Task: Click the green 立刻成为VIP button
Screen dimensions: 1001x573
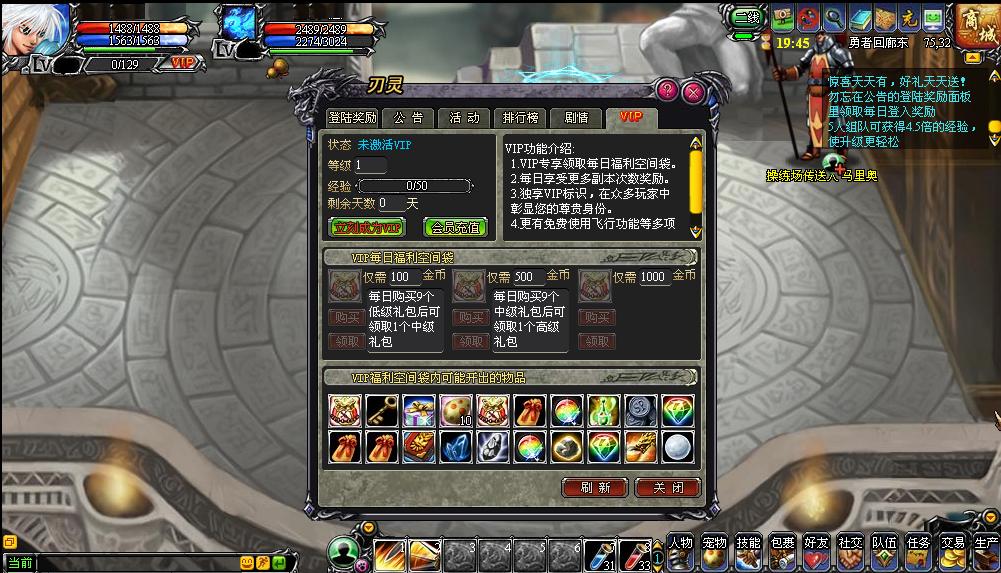Action: point(367,227)
